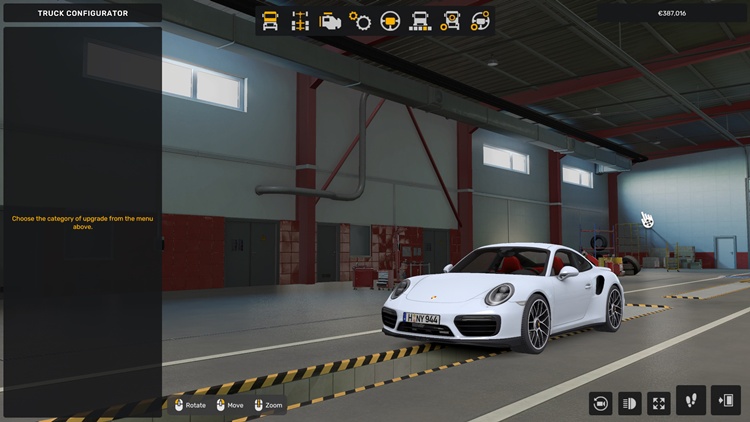Reset the camera view

(601, 402)
